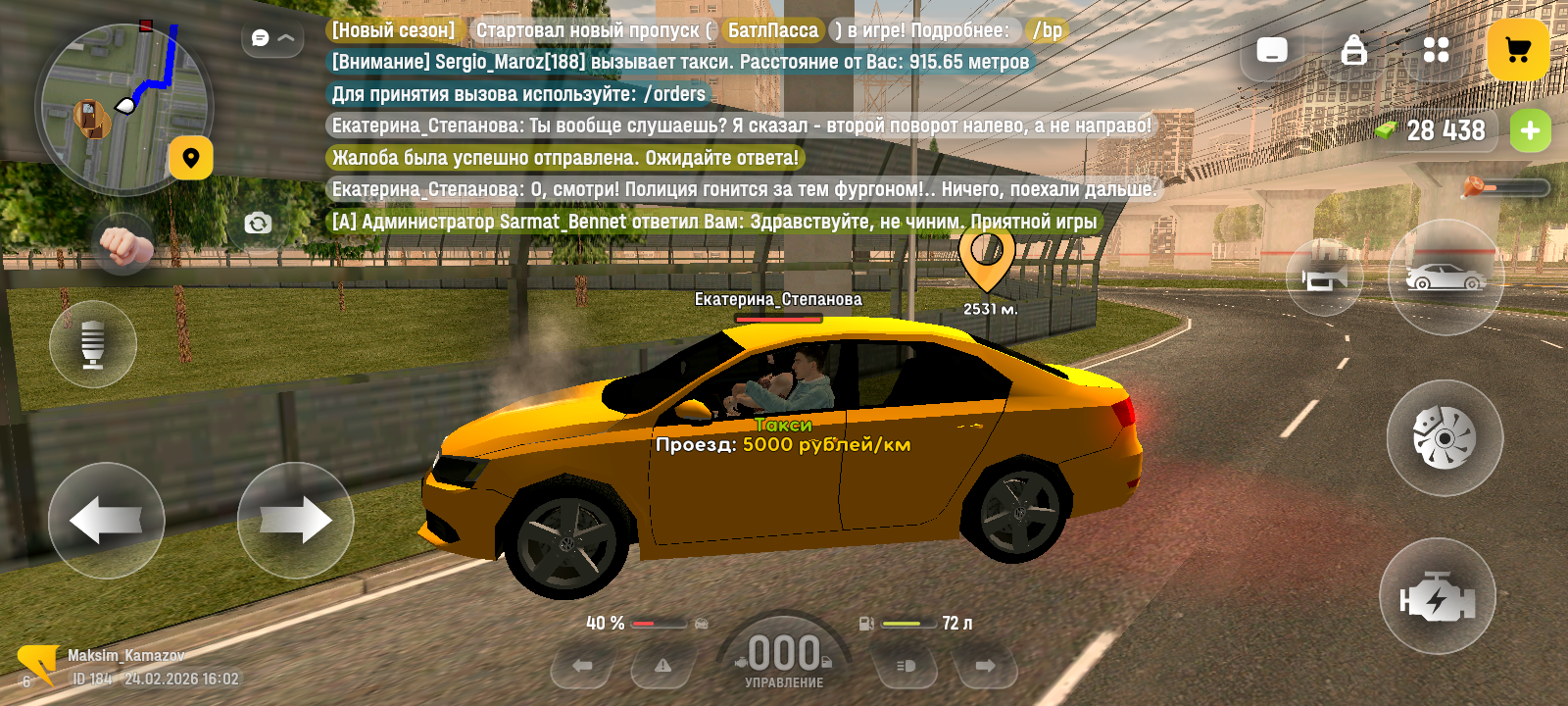Honk the car horn button
Screen dimensions: 1568x706
pos(1324,278)
